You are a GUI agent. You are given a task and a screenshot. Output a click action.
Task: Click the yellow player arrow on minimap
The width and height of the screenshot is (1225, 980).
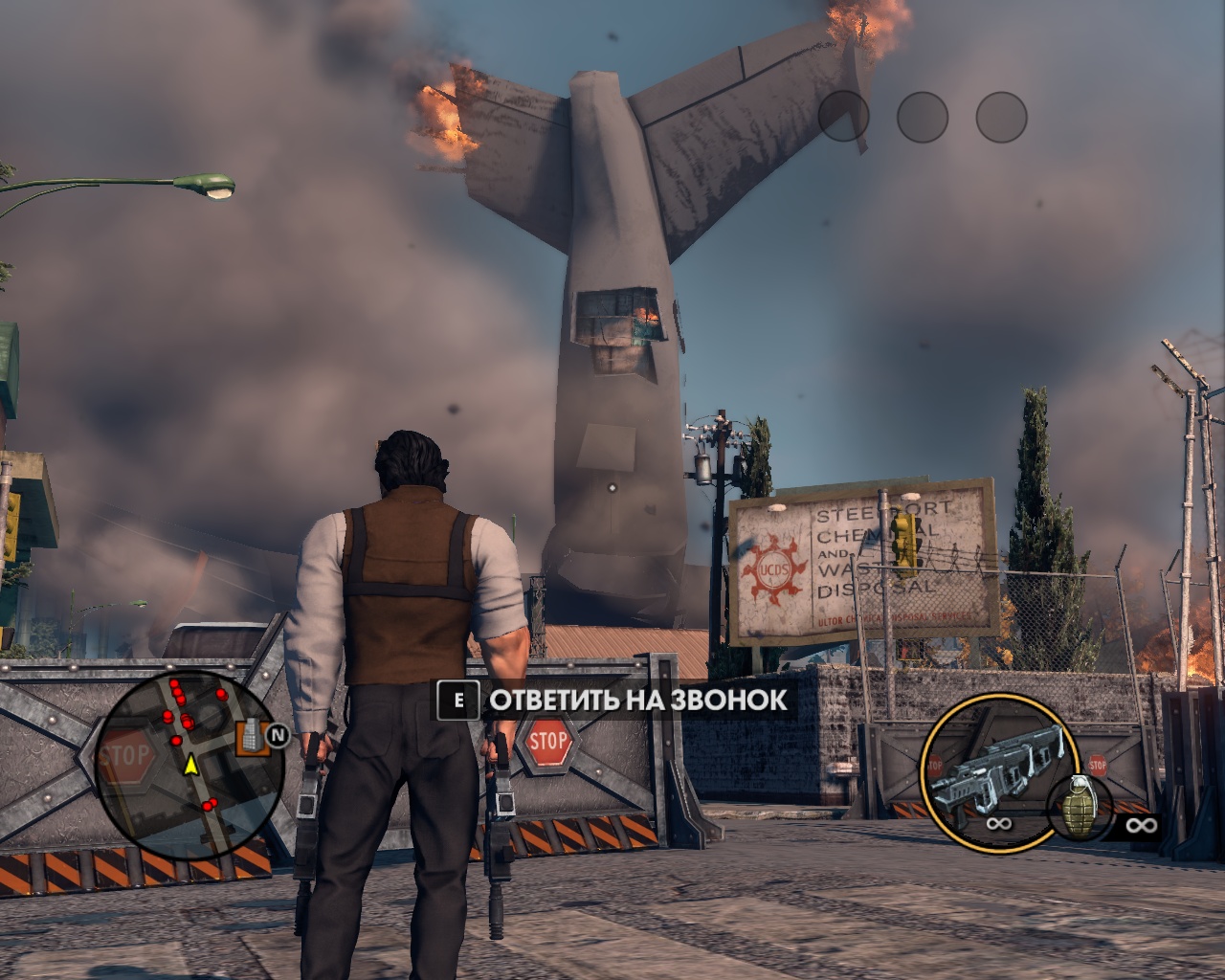pos(190,764)
